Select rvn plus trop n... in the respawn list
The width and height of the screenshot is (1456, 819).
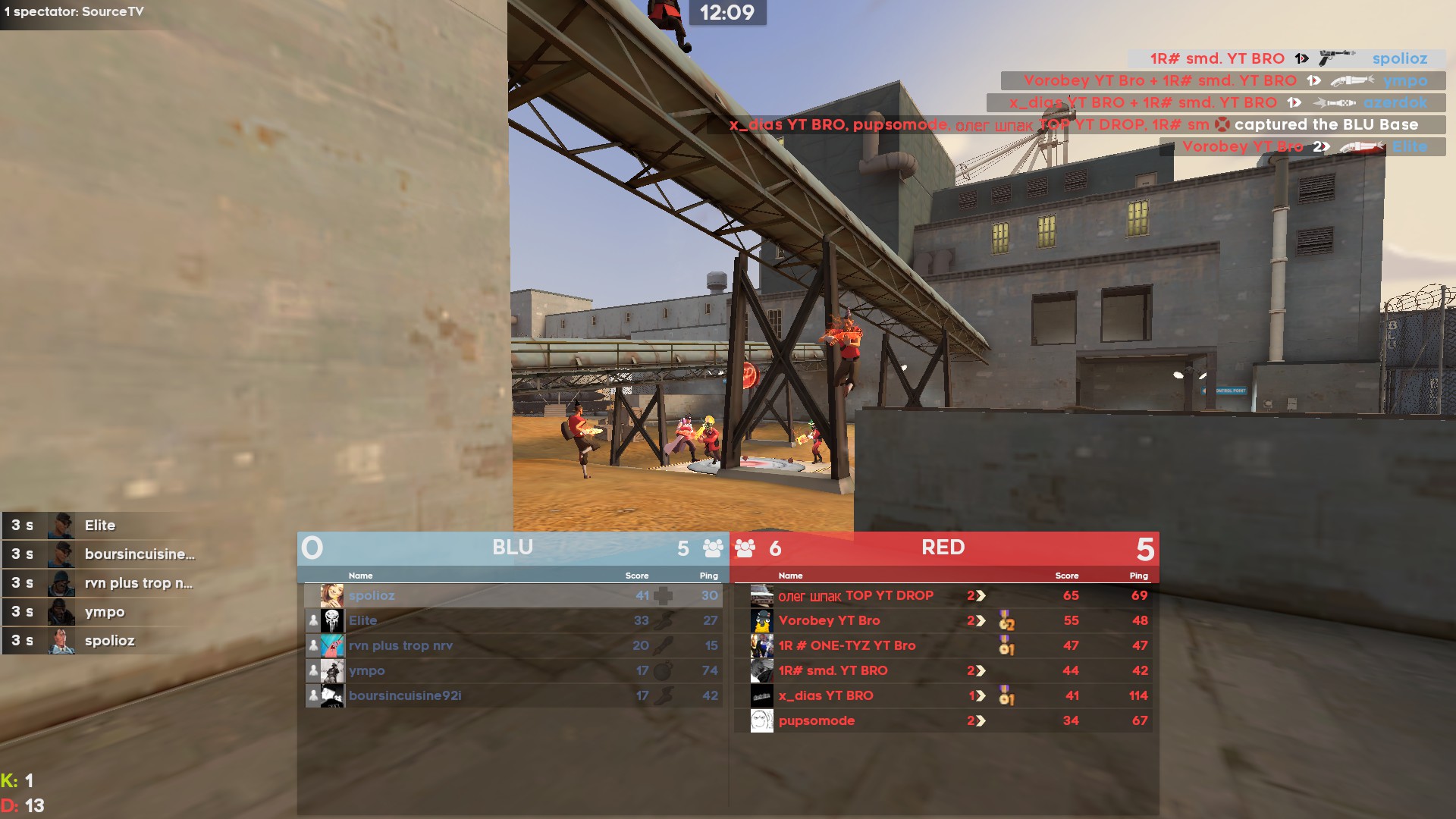(138, 582)
